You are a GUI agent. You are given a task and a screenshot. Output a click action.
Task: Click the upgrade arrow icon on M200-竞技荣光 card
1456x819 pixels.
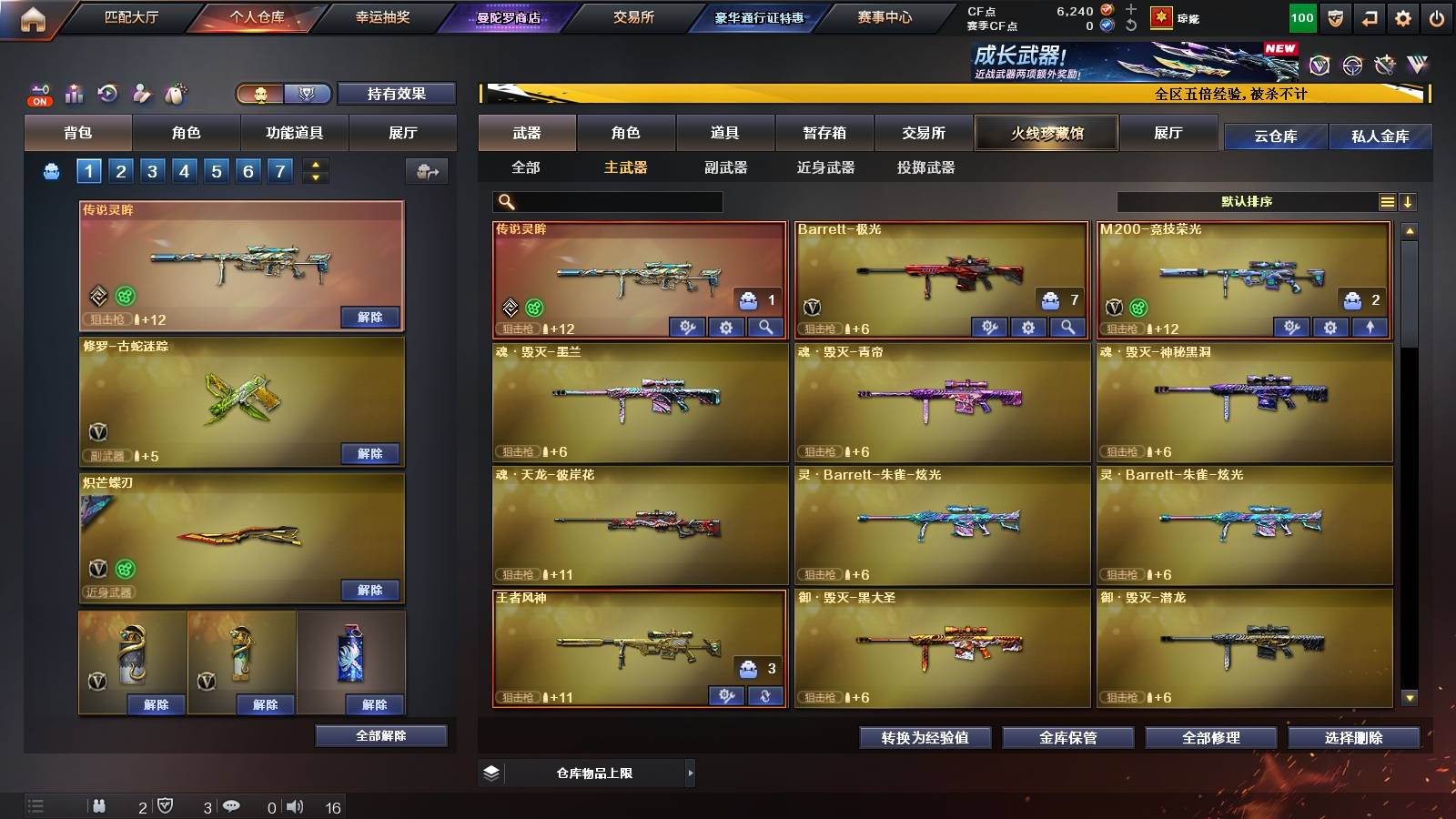[x=1372, y=326]
